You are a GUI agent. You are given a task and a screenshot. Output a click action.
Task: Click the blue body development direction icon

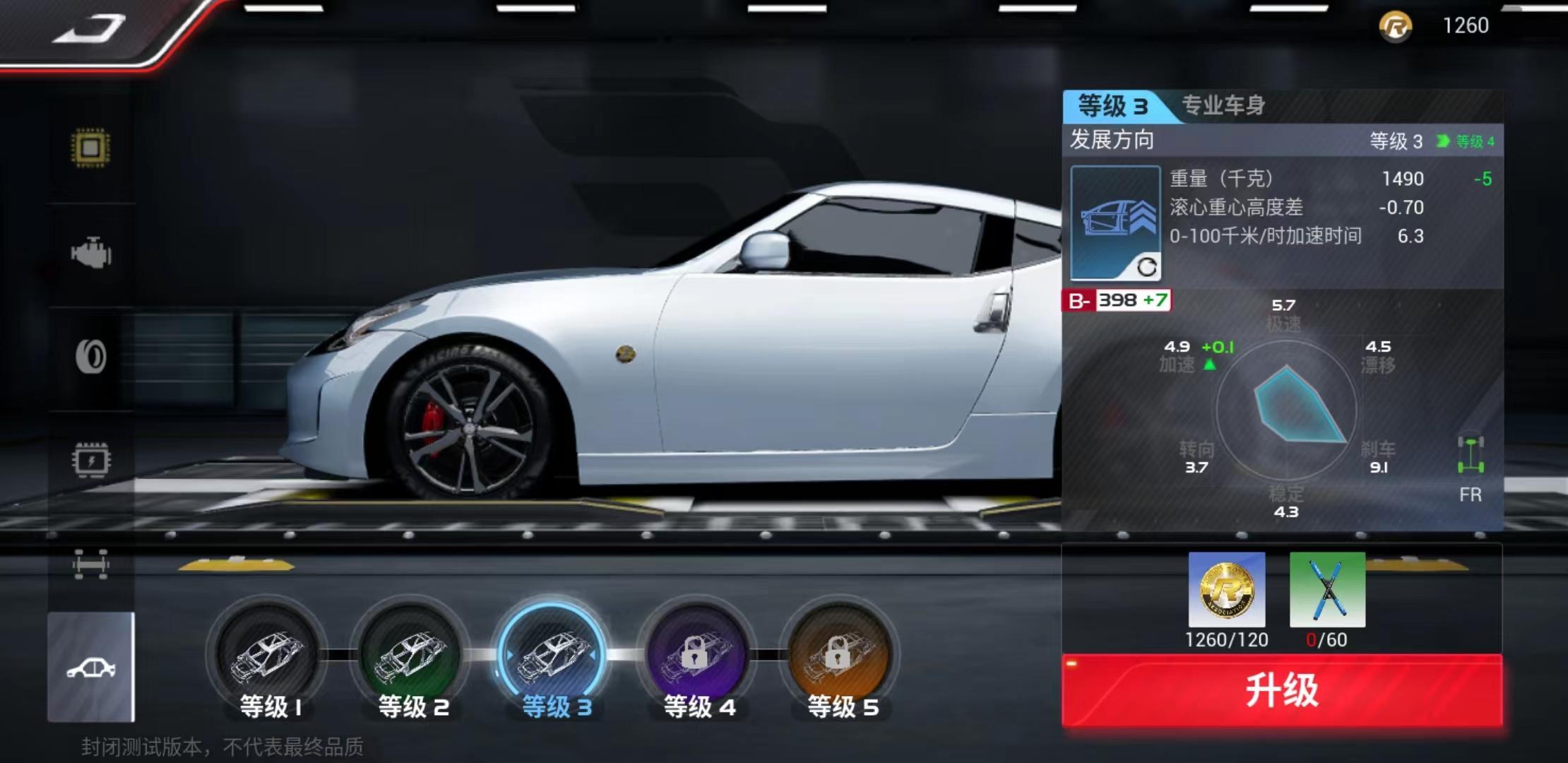pos(1115,223)
